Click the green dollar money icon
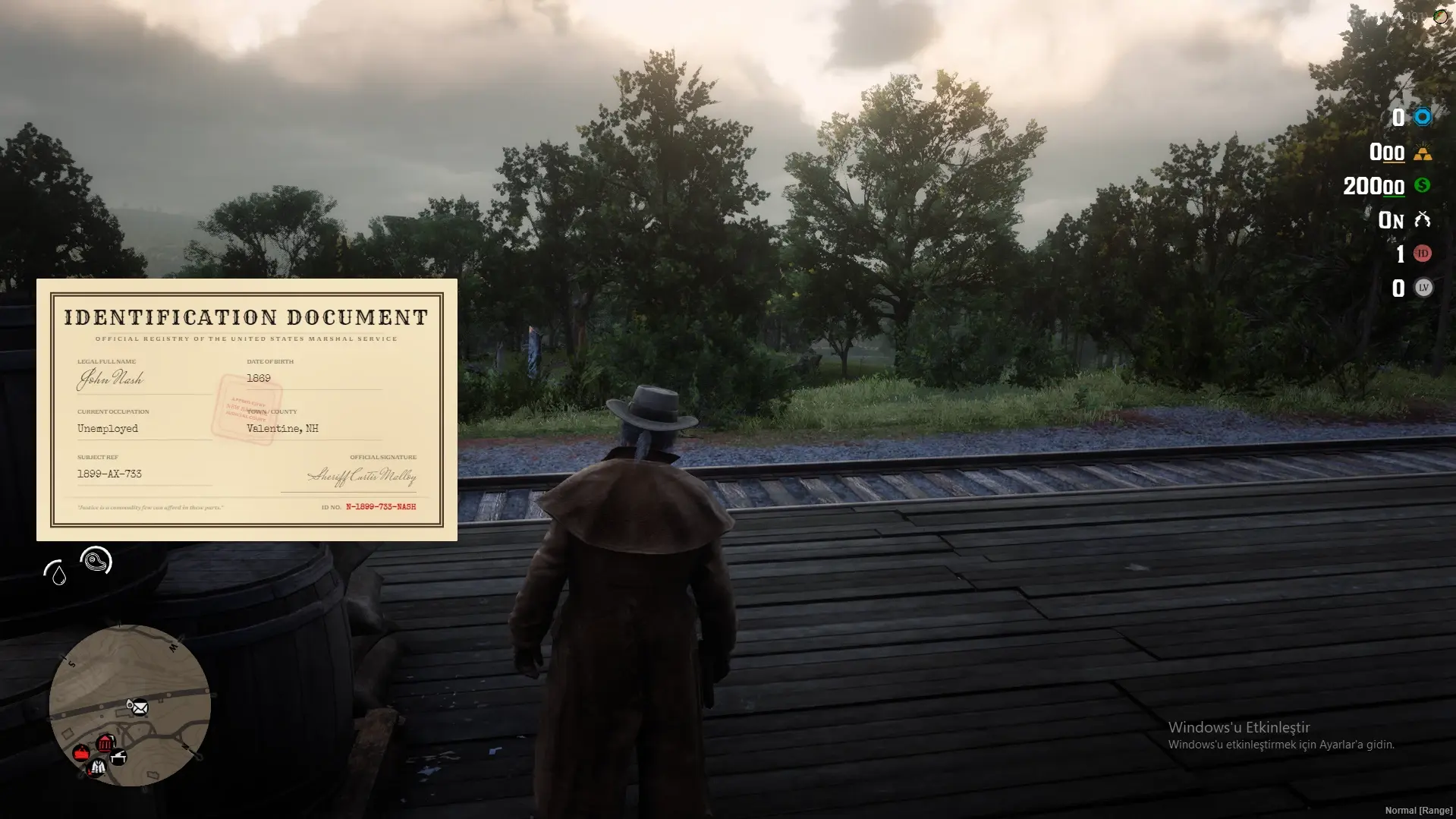 1422,185
